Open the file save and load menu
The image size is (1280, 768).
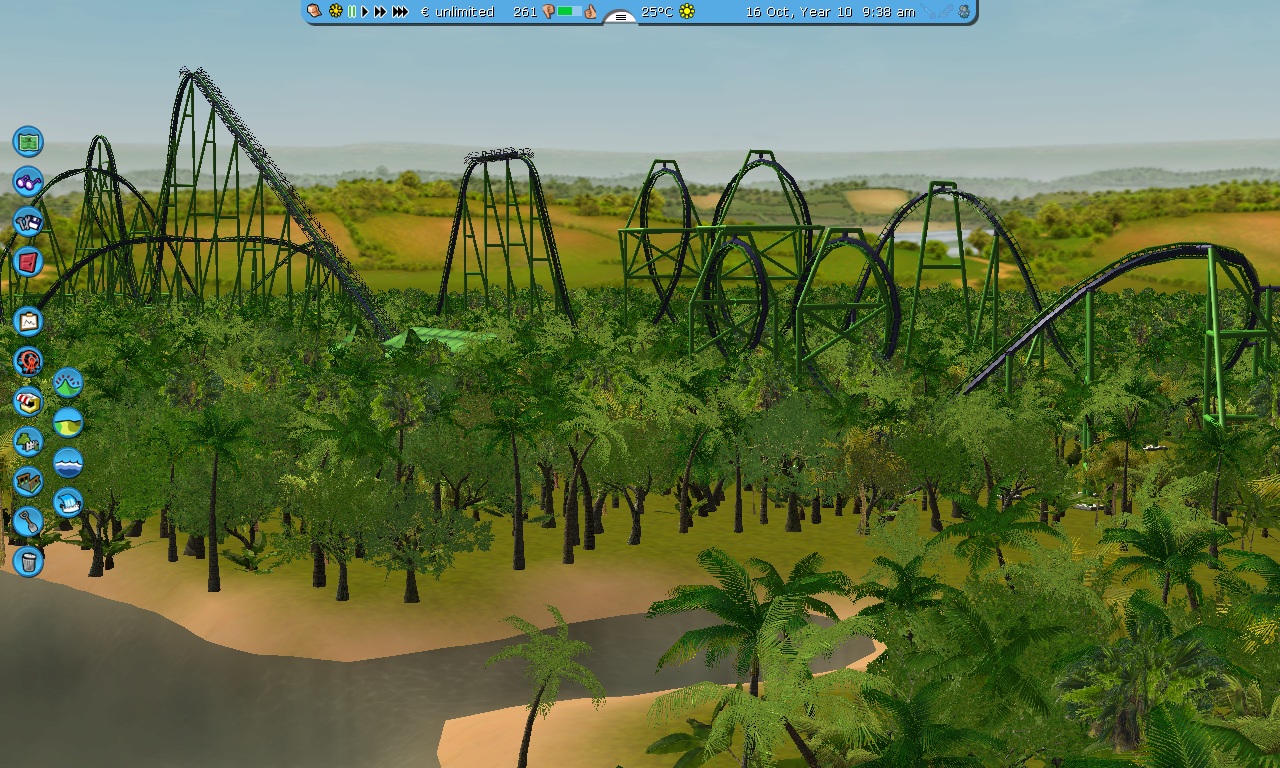28,221
